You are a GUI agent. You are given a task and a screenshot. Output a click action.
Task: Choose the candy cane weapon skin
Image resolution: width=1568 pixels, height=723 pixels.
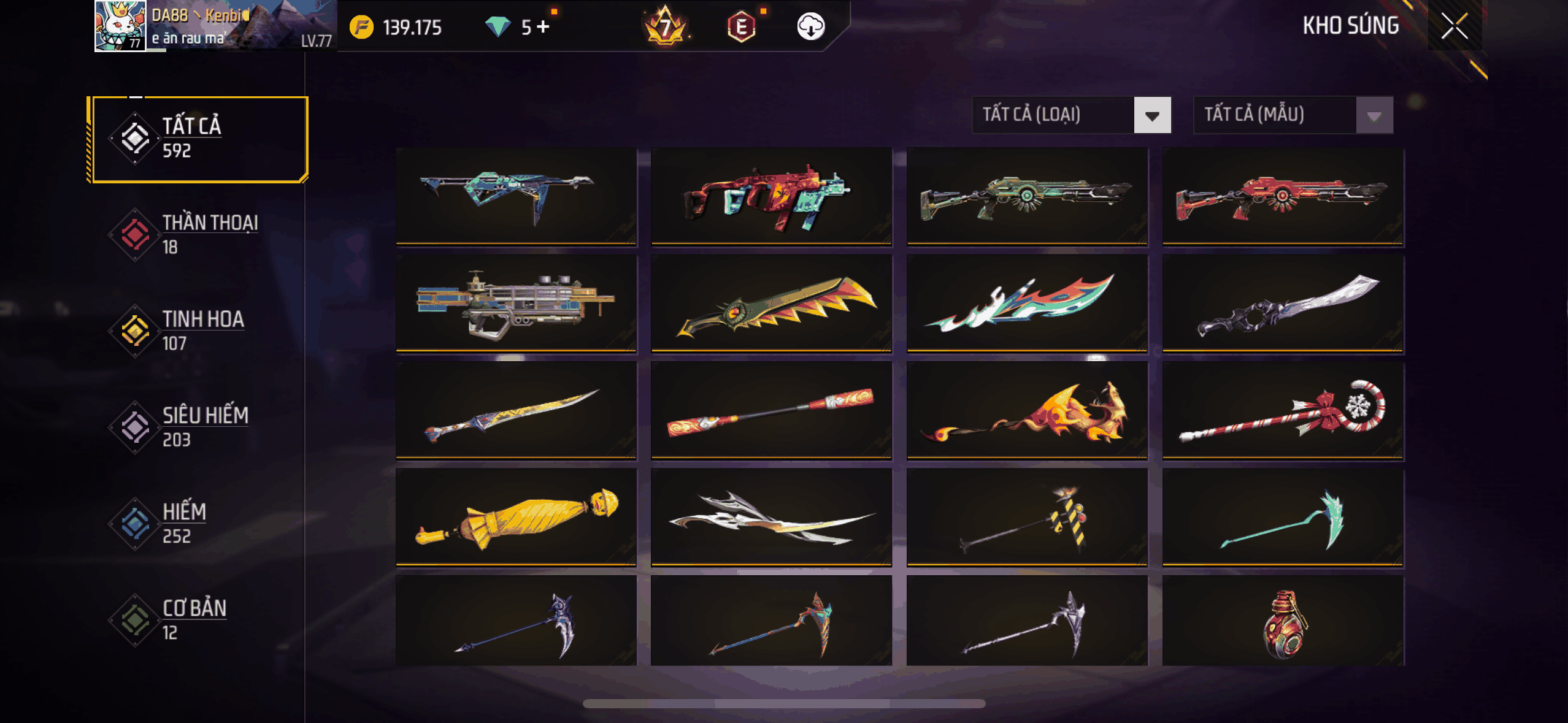pyautogui.click(x=1283, y=411)
